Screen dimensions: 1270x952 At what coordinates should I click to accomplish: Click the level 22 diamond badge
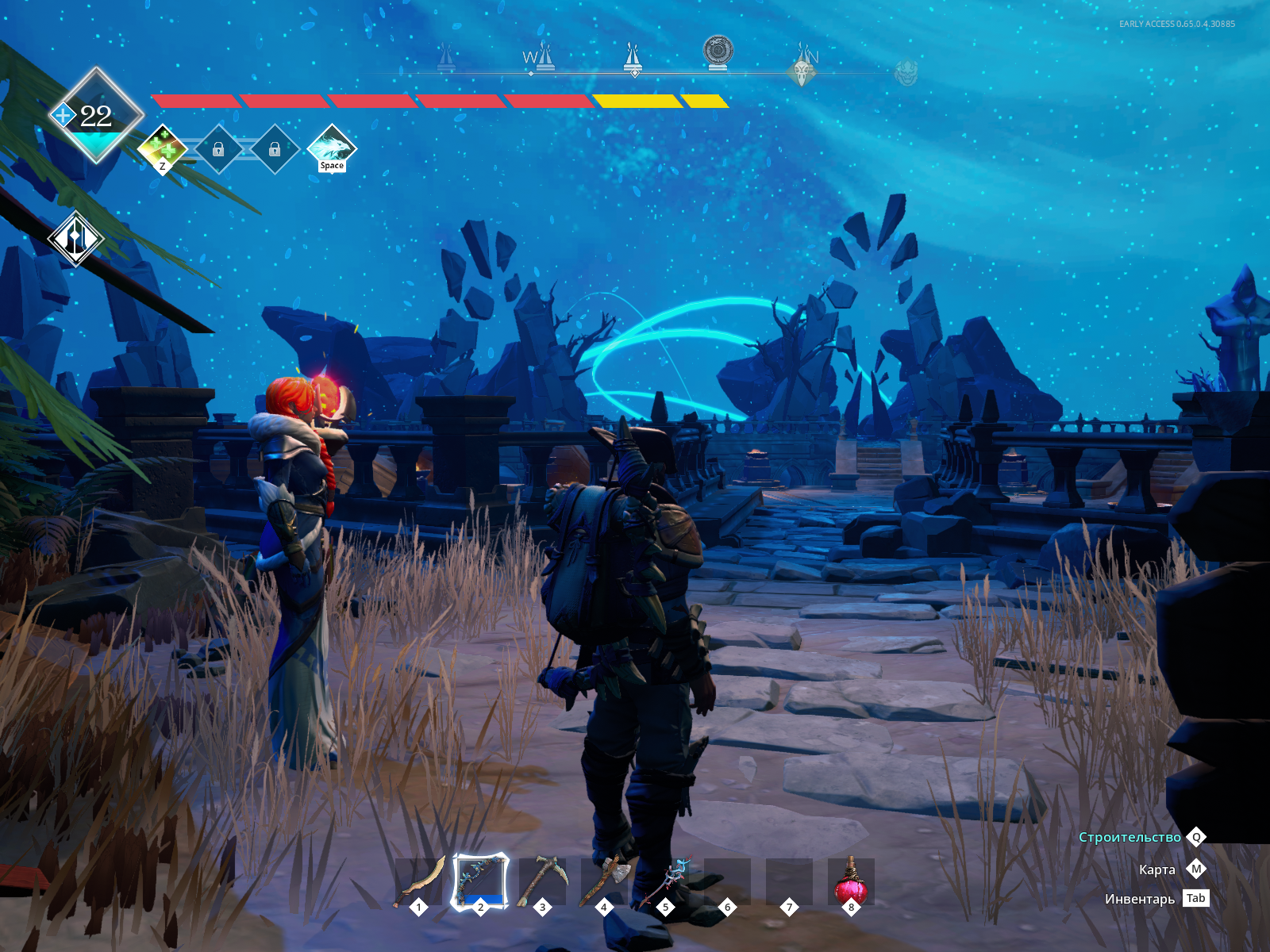click(x=96, y=116)
